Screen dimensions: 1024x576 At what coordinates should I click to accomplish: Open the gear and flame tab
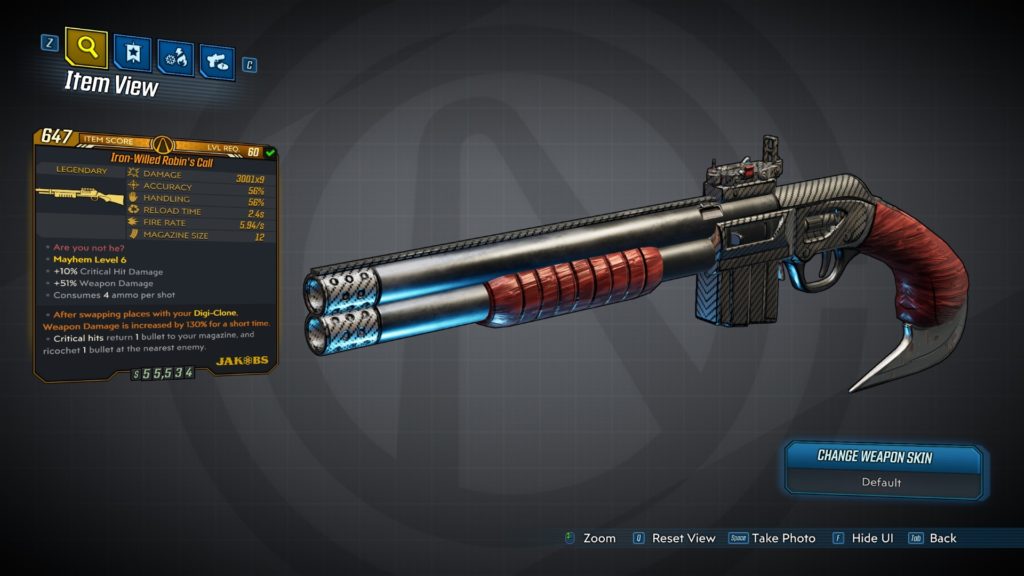175,57
